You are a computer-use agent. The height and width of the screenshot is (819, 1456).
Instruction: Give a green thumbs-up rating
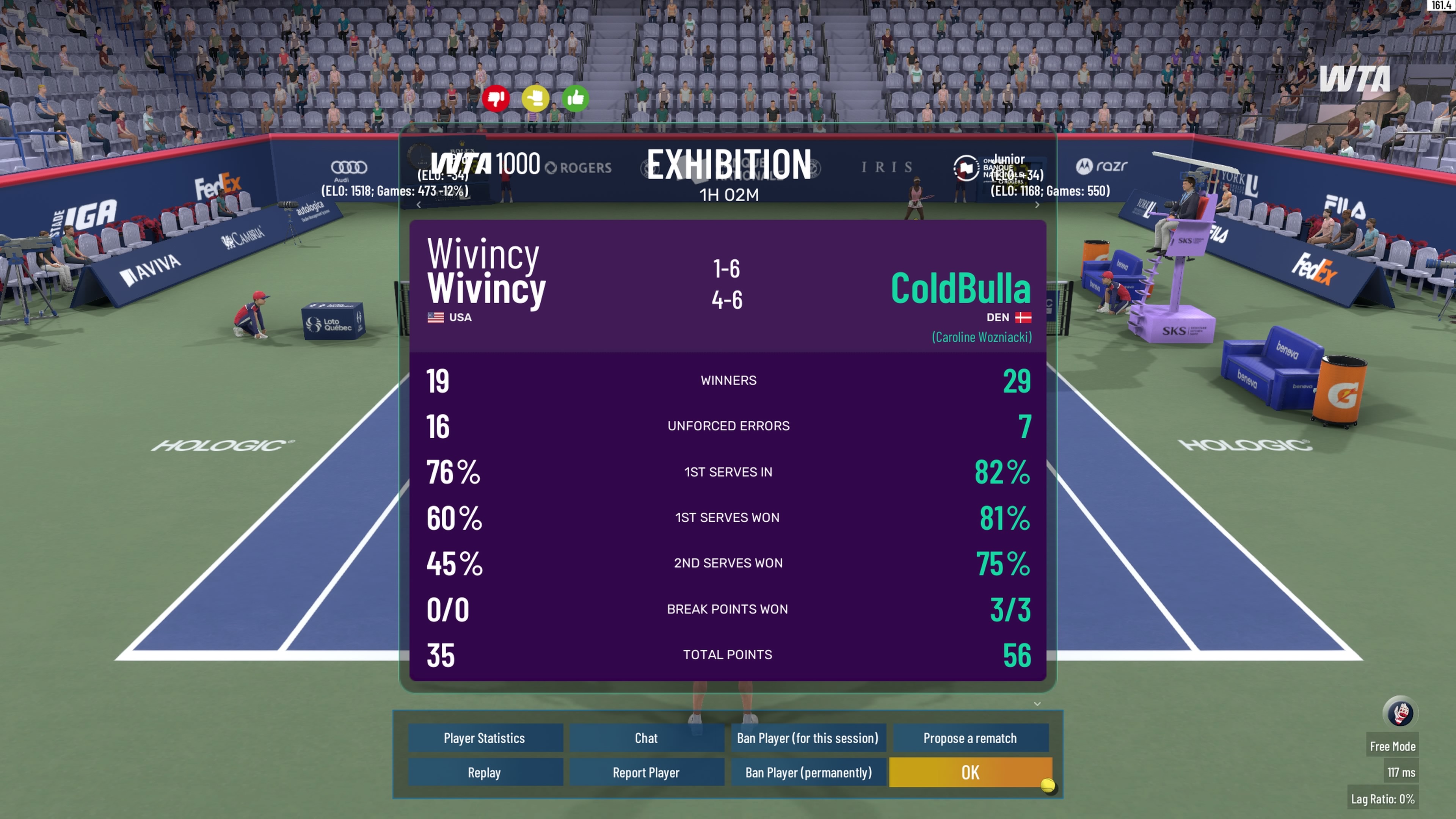576,99
